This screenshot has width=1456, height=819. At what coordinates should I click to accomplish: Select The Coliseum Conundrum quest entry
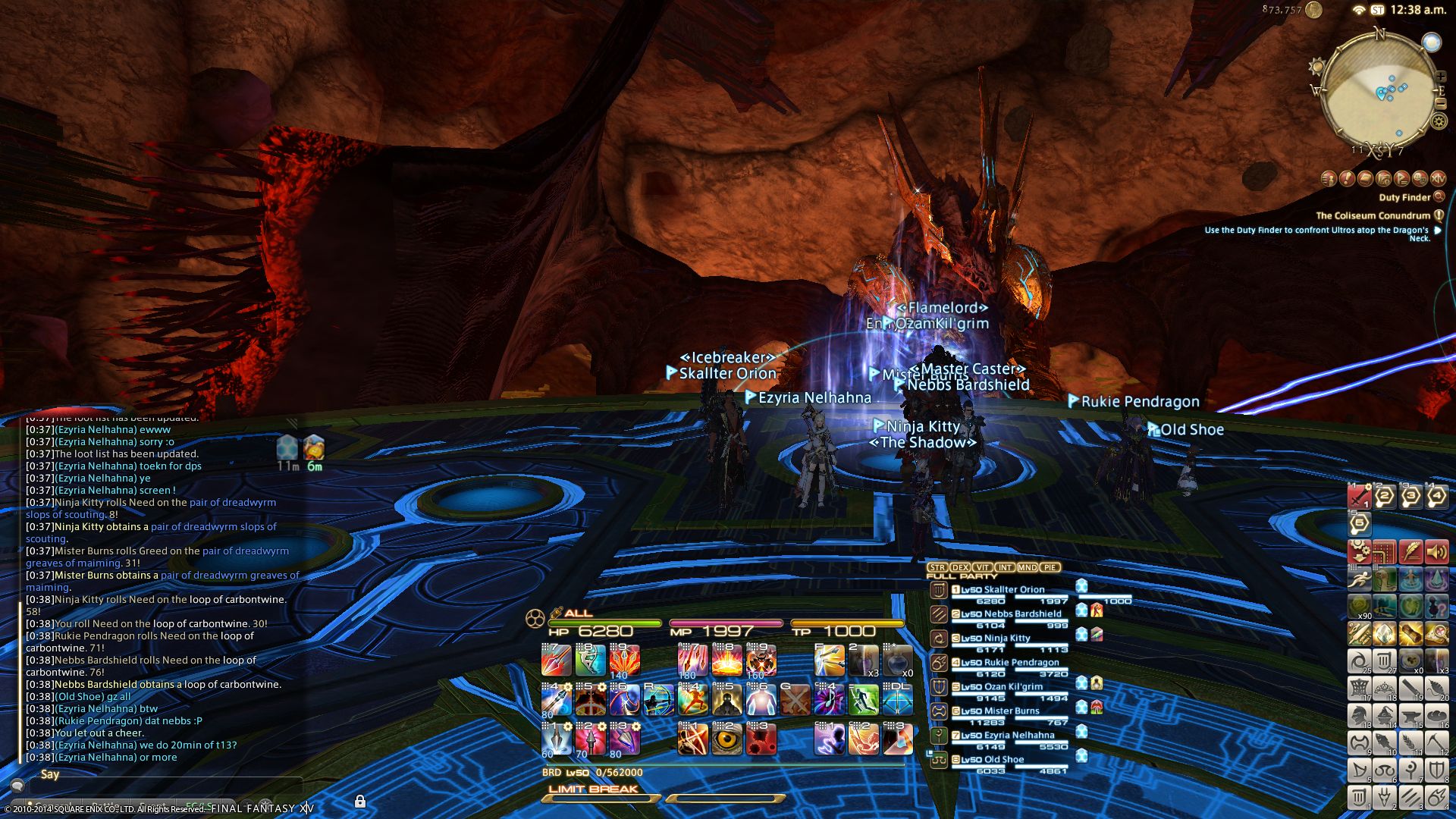point(1373,215)
